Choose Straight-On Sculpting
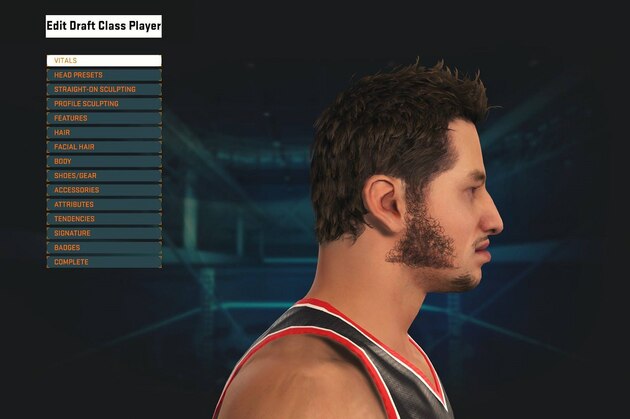 coord(103,89)
